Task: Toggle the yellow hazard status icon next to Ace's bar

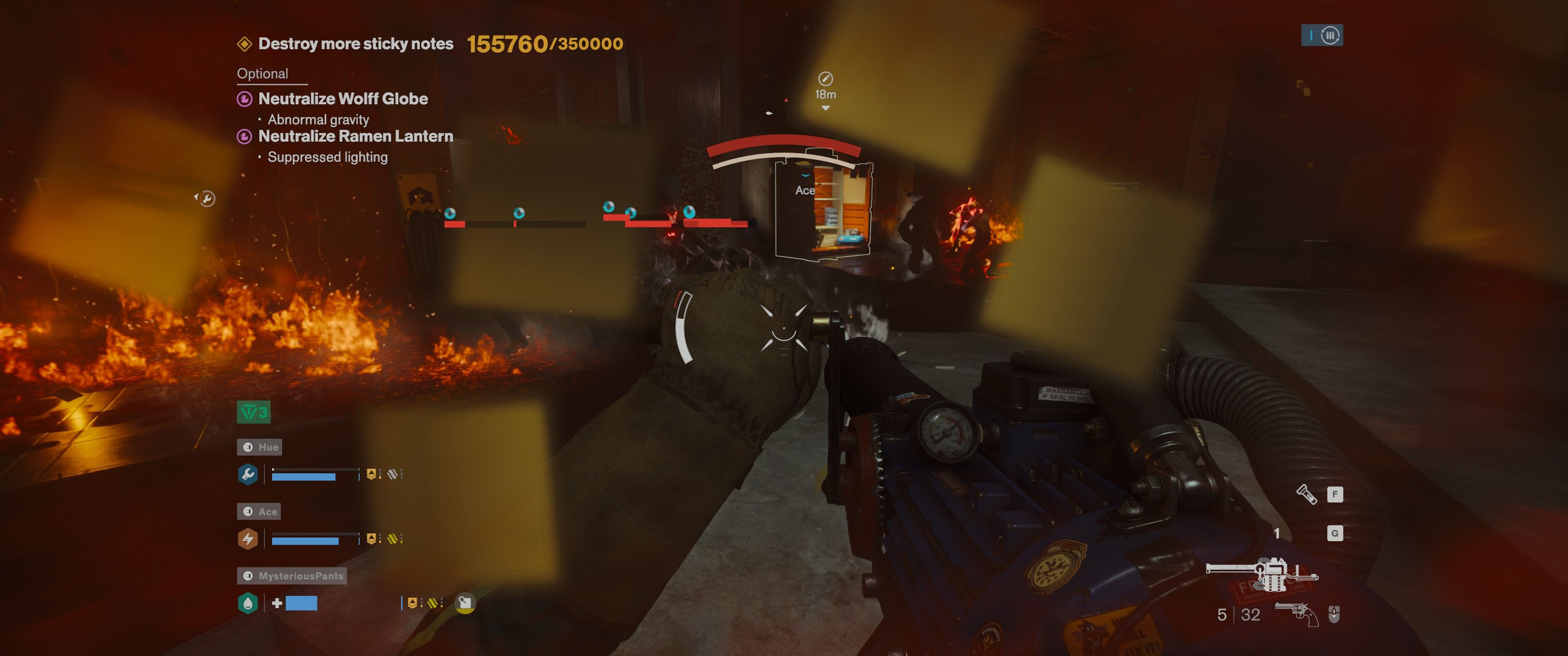Action: tap(393, 540)
